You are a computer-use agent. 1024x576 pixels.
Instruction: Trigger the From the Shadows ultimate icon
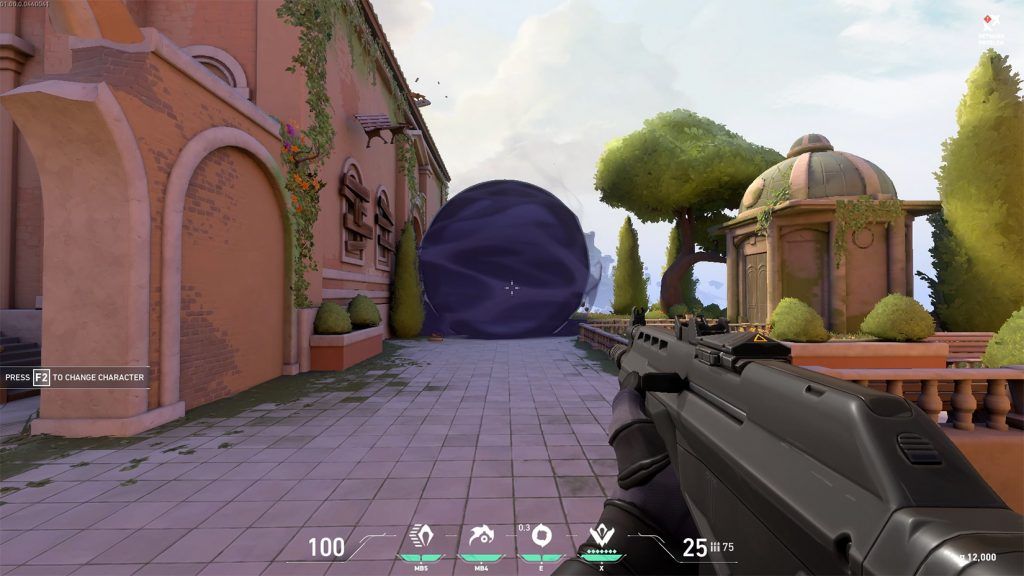(x=602, y=537)
